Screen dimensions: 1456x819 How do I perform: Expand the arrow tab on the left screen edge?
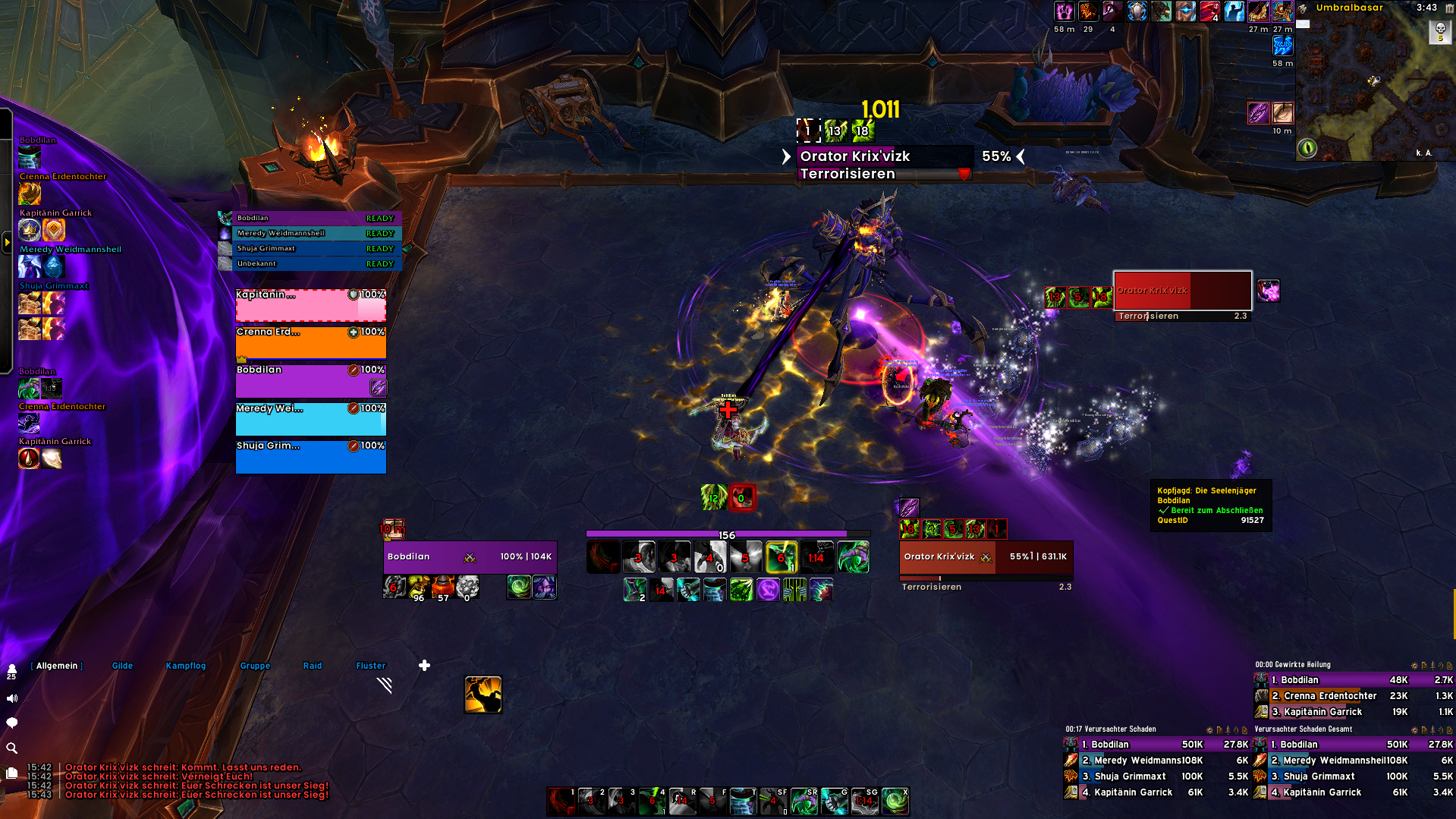coord(6,241)
